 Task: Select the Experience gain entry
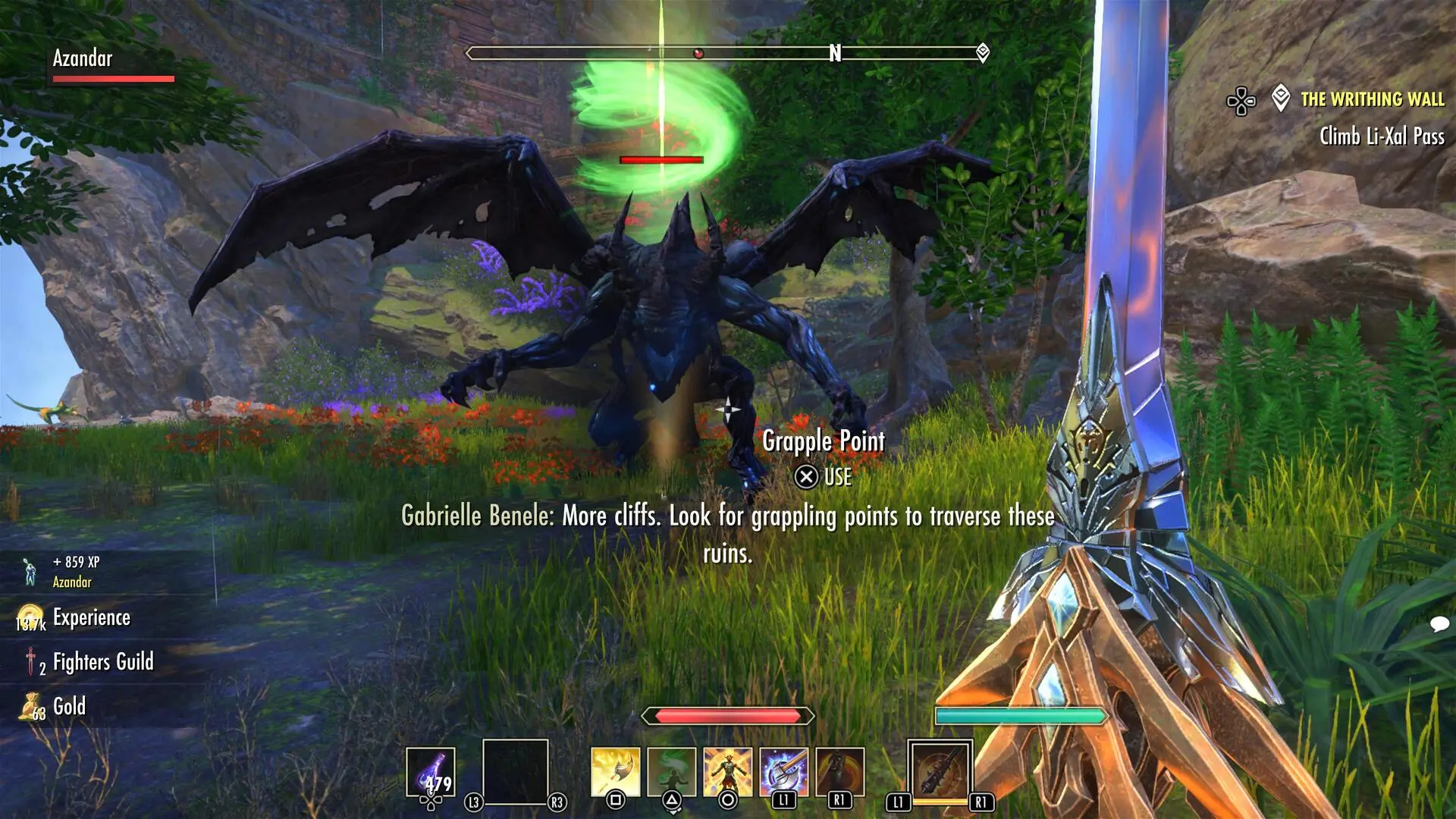point(91,618)
